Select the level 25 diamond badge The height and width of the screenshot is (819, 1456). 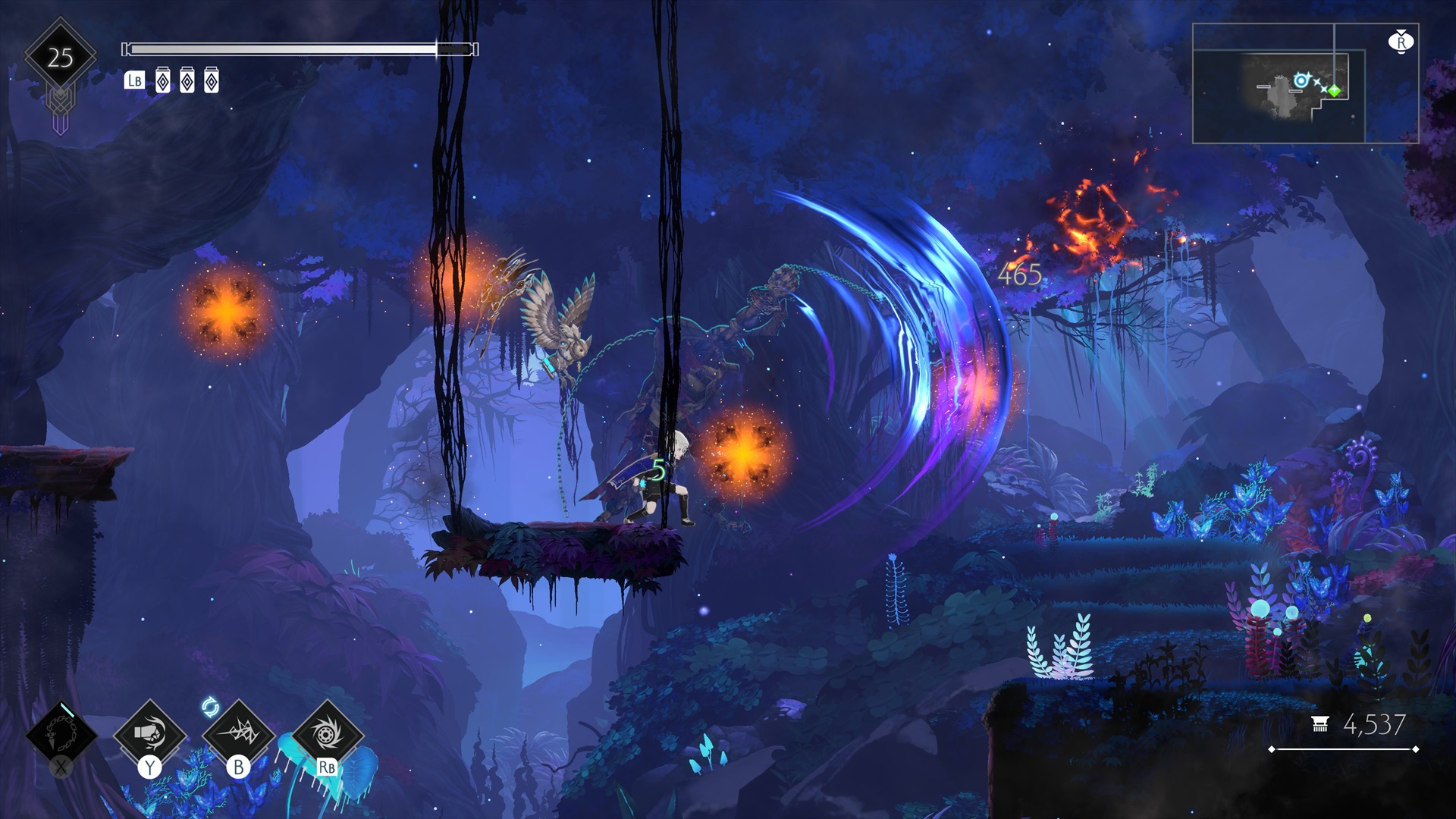click(x=61, y=58)
